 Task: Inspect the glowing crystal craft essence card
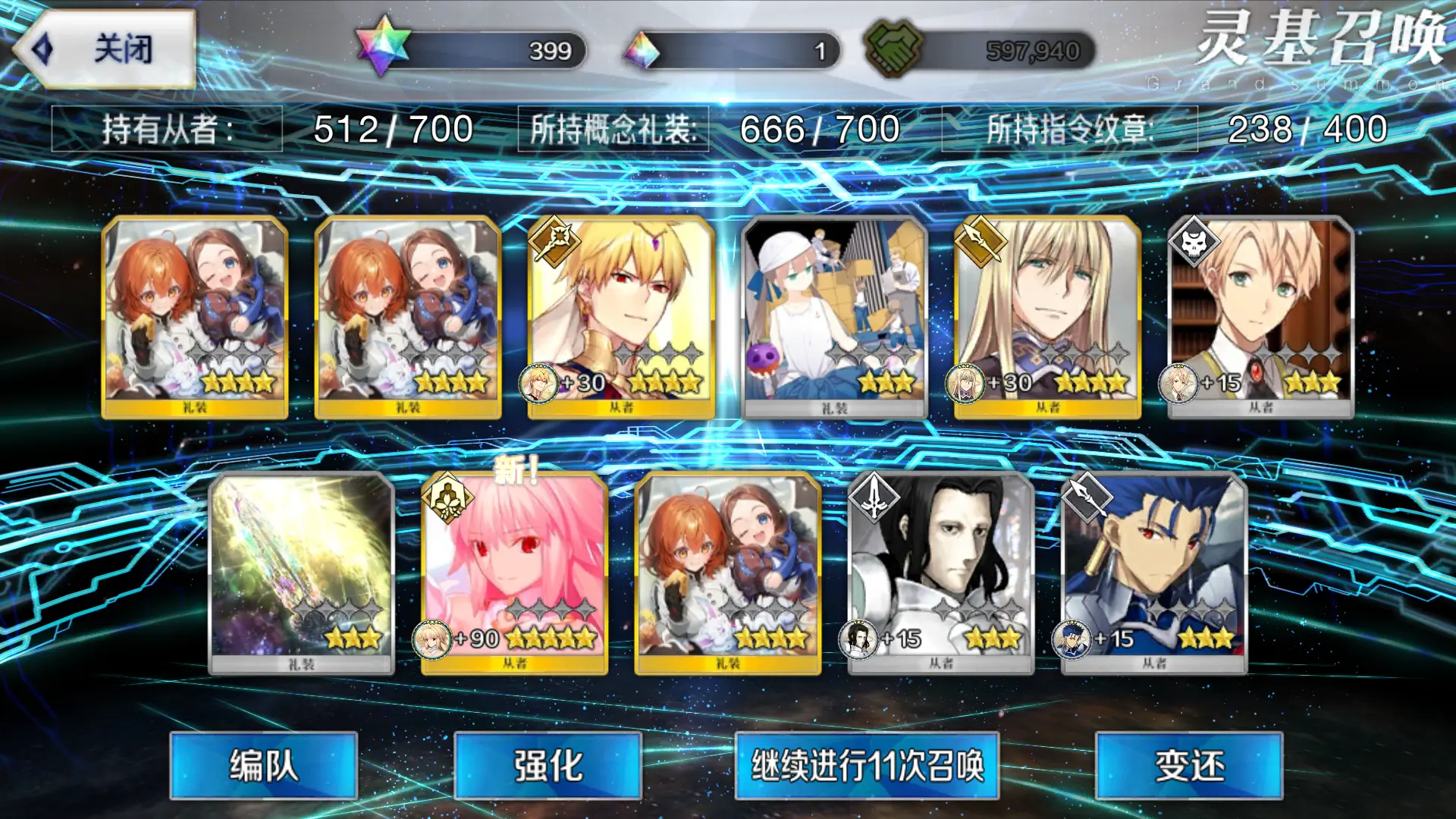pos(301,573)
